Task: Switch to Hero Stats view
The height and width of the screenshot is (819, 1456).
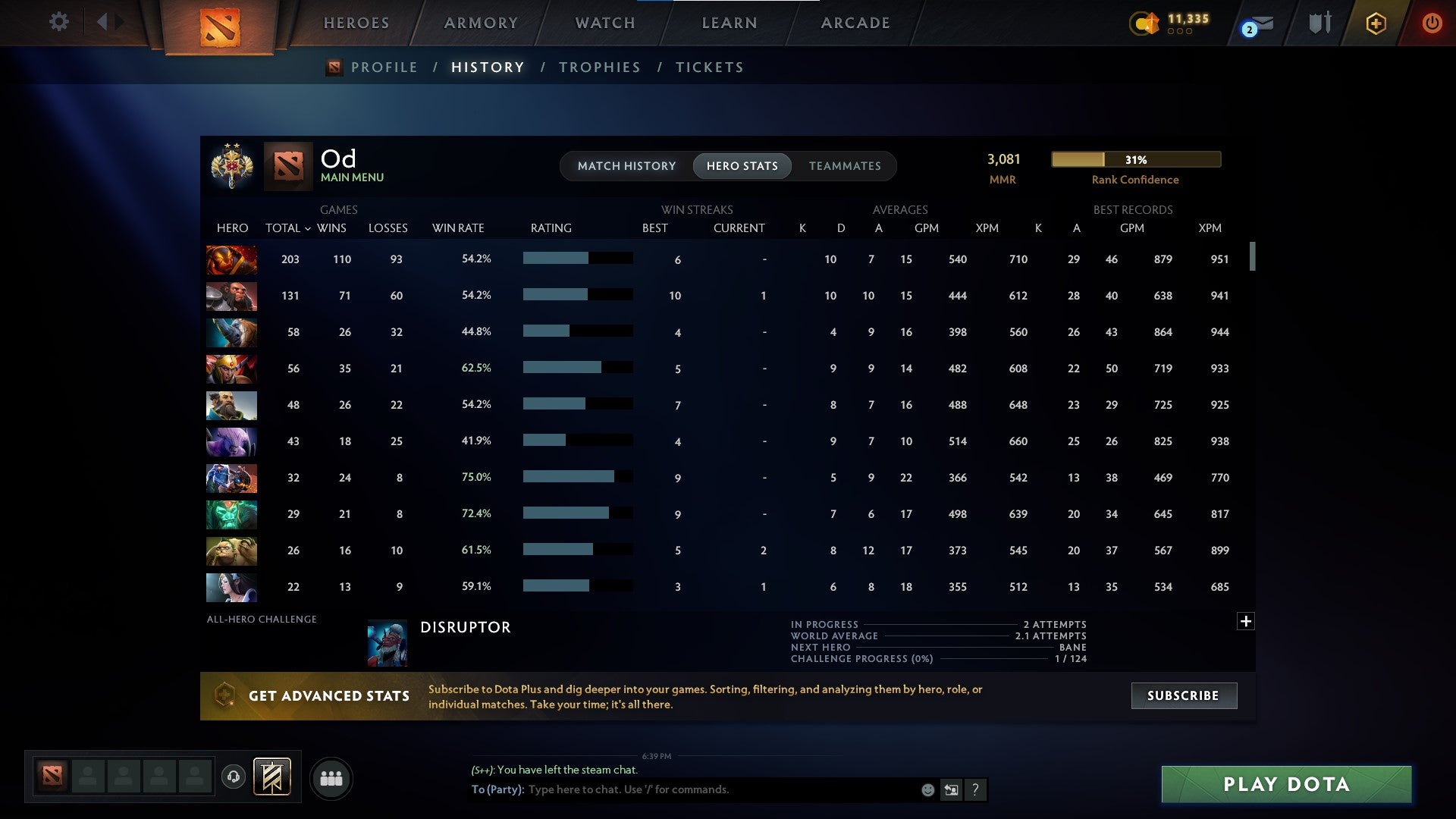Action: [x=742, y=165]
